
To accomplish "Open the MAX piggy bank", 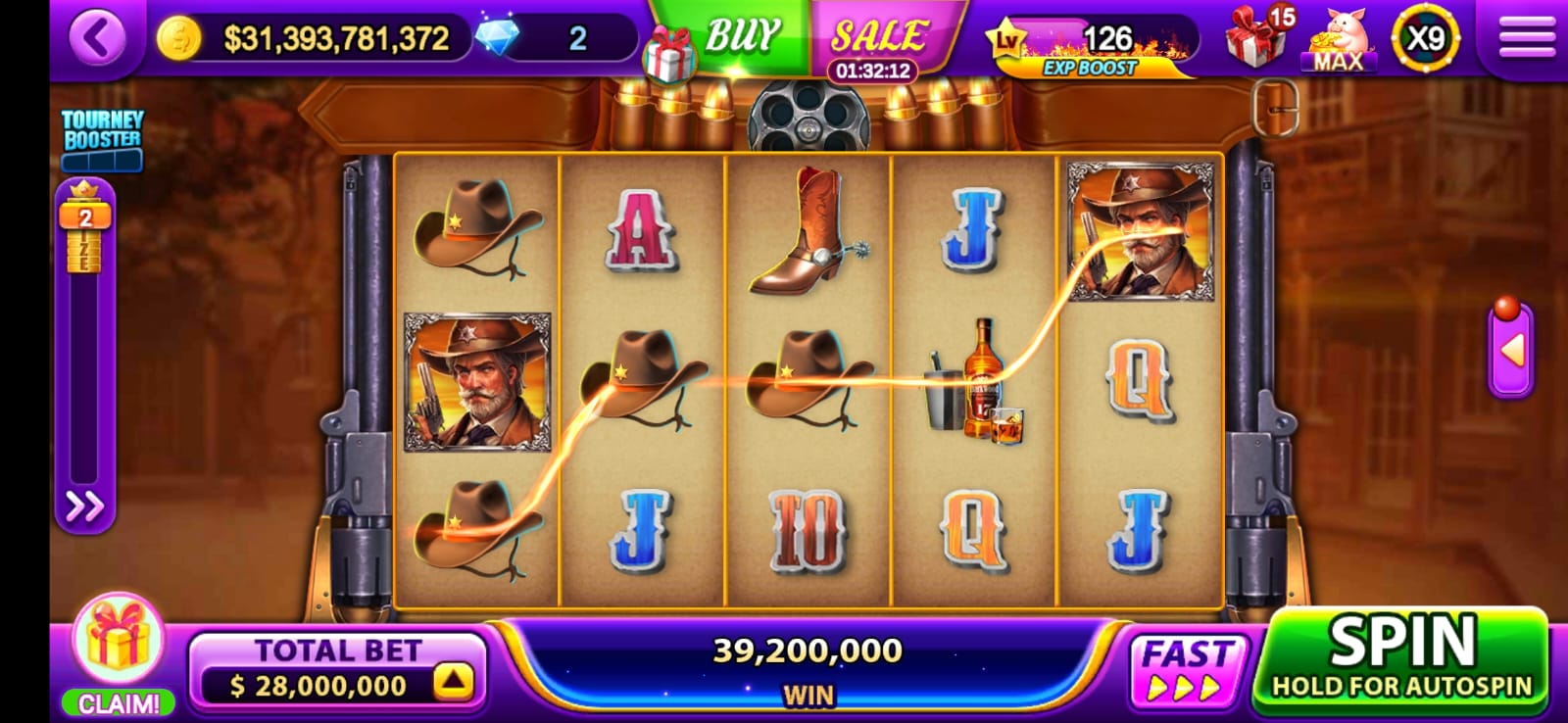I will 1339,39.
